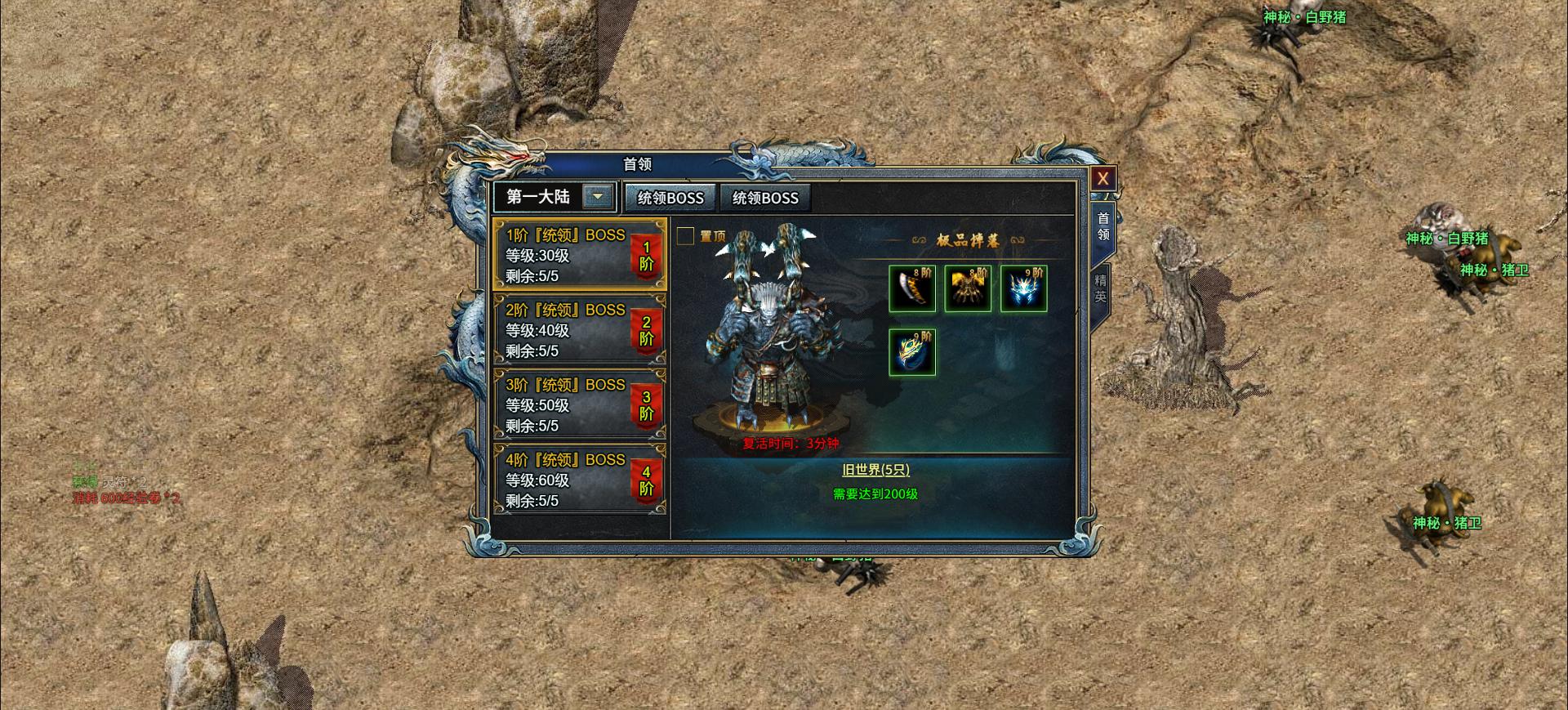Select the 2阶『统领』BOSS row

point(579,330)
